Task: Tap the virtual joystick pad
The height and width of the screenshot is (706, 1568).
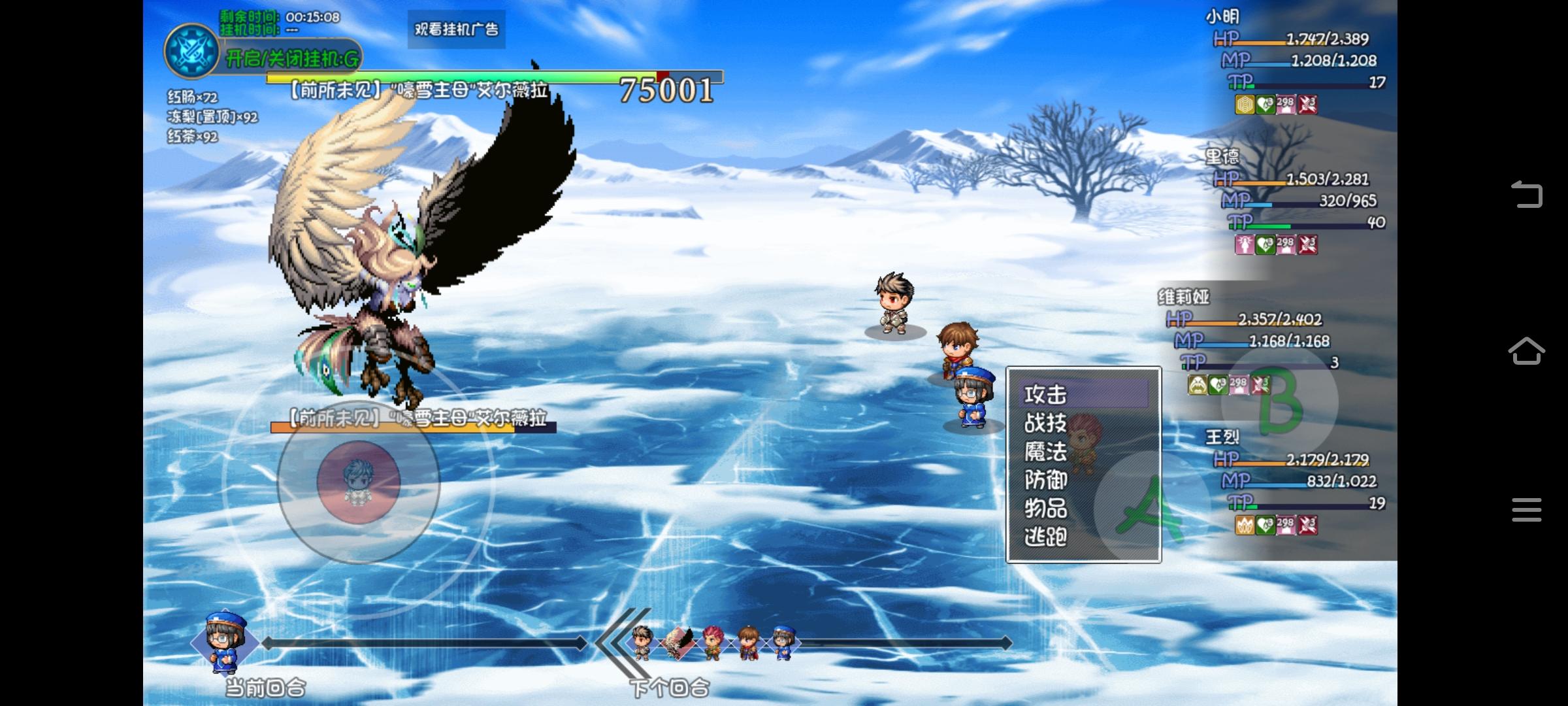Action: pos(358,482)
